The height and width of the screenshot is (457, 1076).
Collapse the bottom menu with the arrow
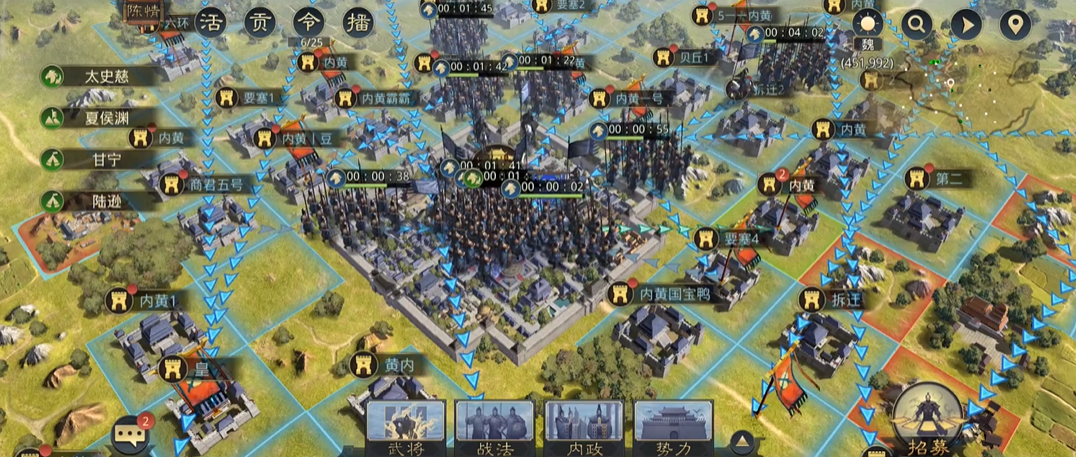point(740,441)
